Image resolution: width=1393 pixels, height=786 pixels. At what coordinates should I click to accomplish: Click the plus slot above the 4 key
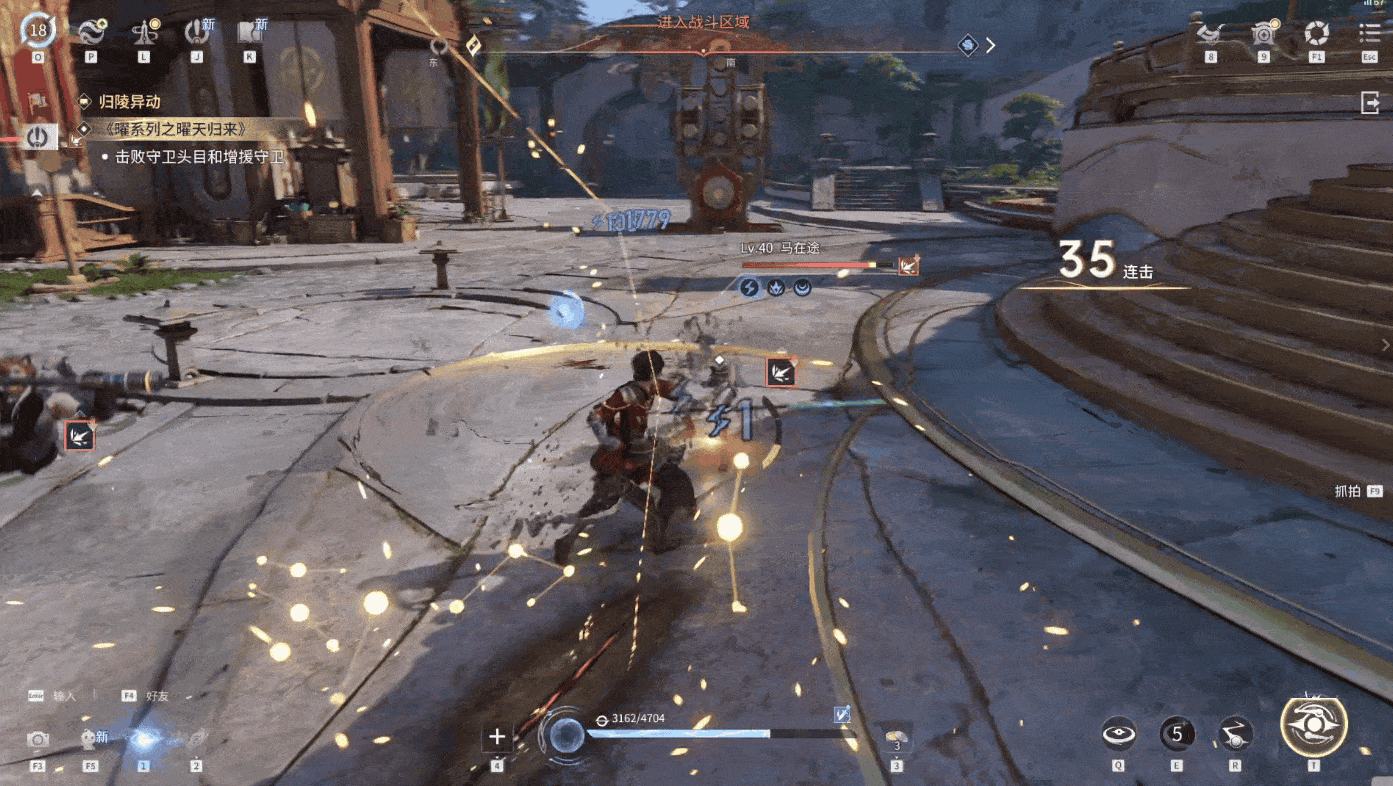point(497,738)
